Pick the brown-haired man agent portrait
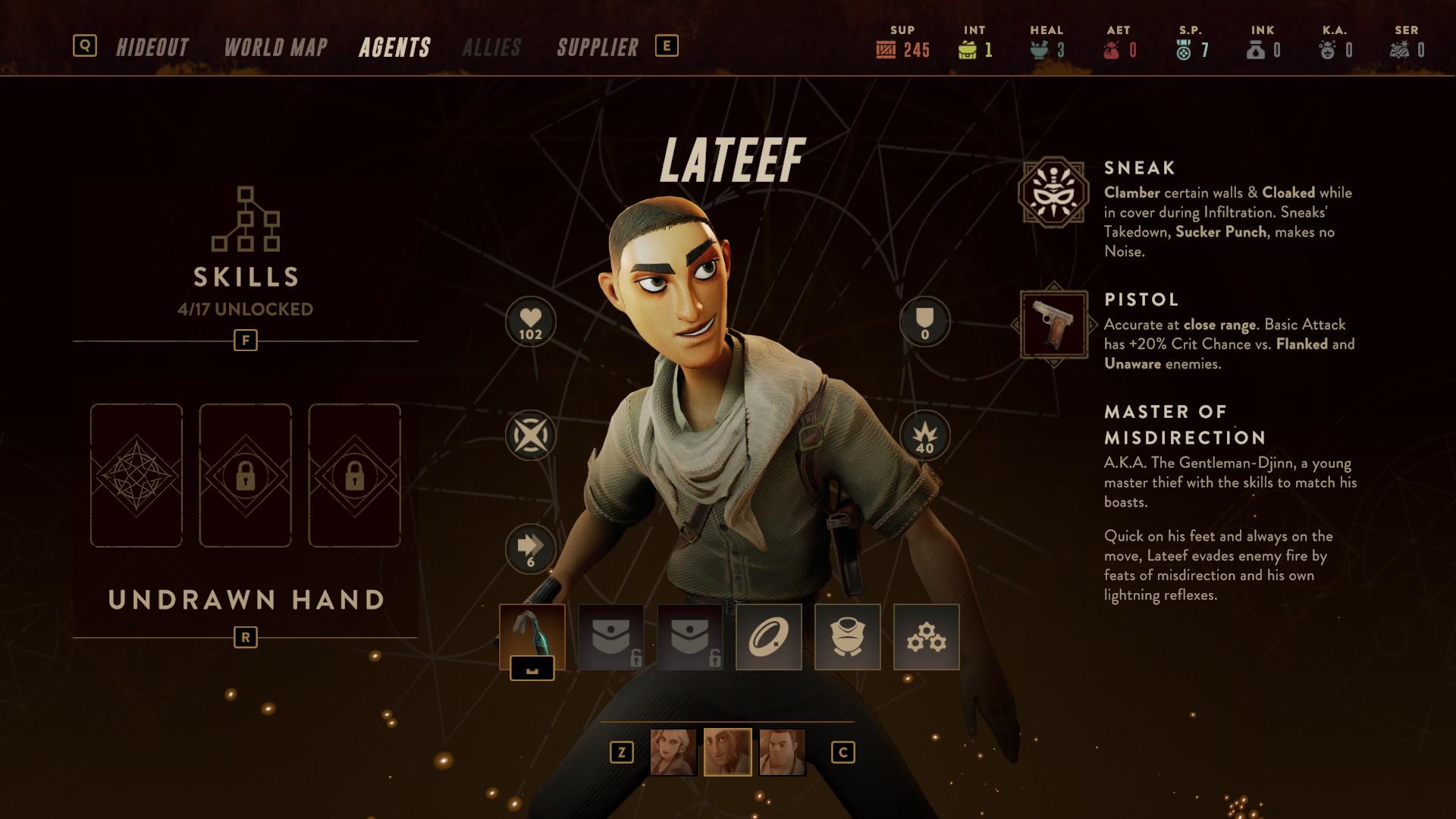The image size is (1456, 819). [x=782, y=752]
